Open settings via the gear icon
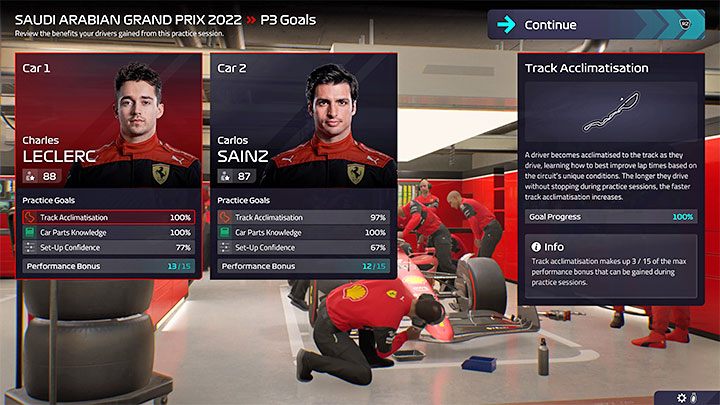The height and width of the screenshot is (405, 720). pos(682,396)
